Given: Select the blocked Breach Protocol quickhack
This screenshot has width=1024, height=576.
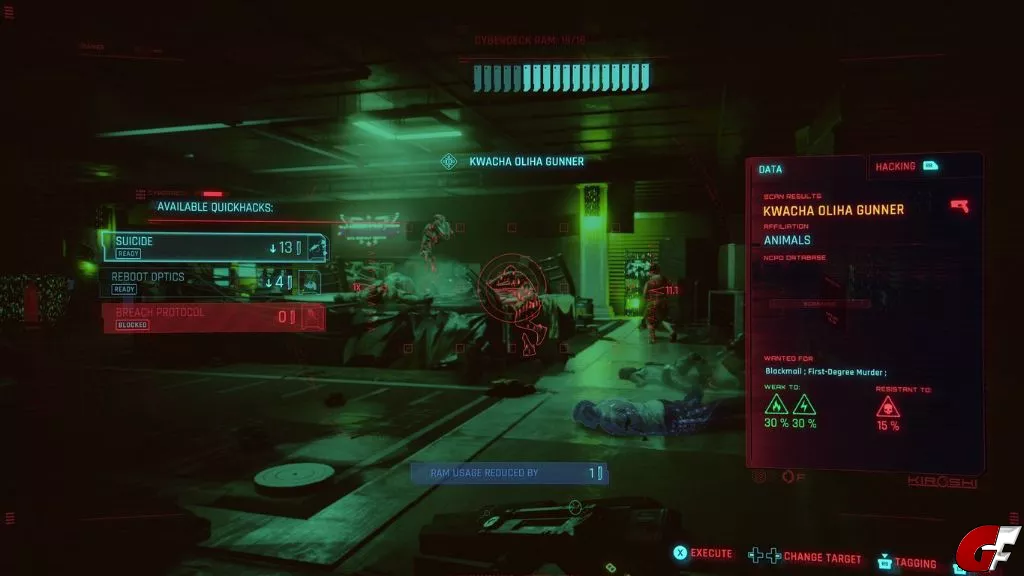Looking at the screenshot, I should [212, 317].
